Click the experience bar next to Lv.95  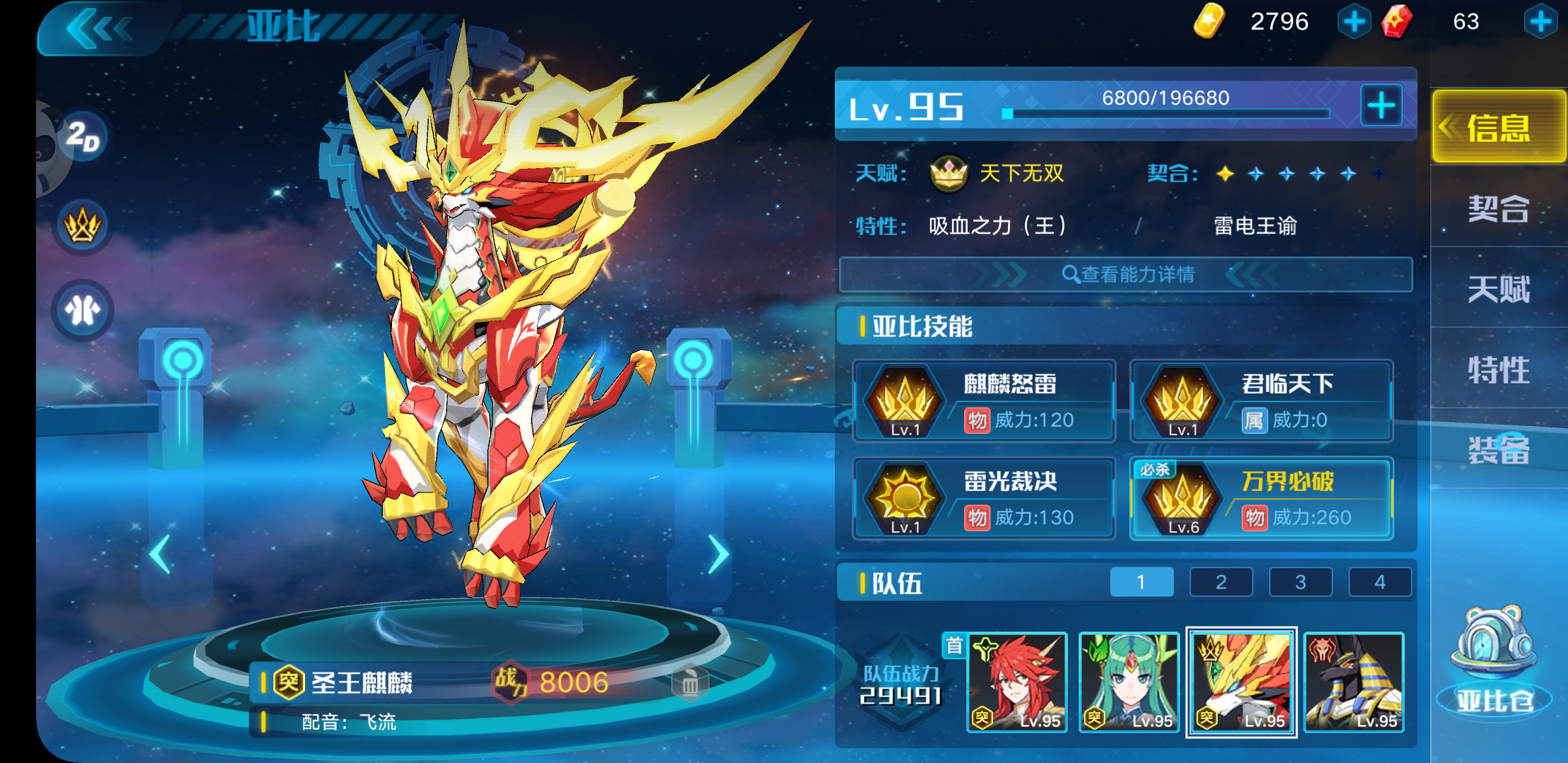1165,111
